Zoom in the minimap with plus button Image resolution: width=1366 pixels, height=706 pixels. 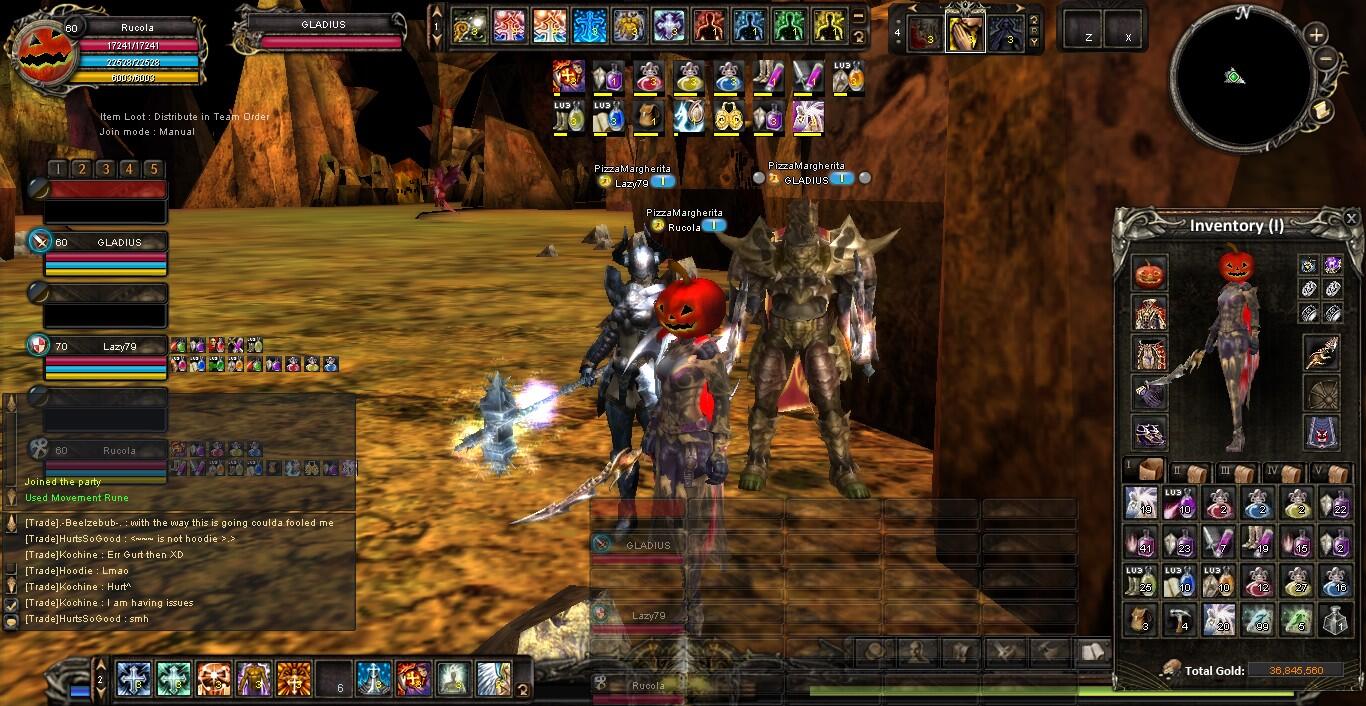pyautogui.click(x=1316, y=35)
